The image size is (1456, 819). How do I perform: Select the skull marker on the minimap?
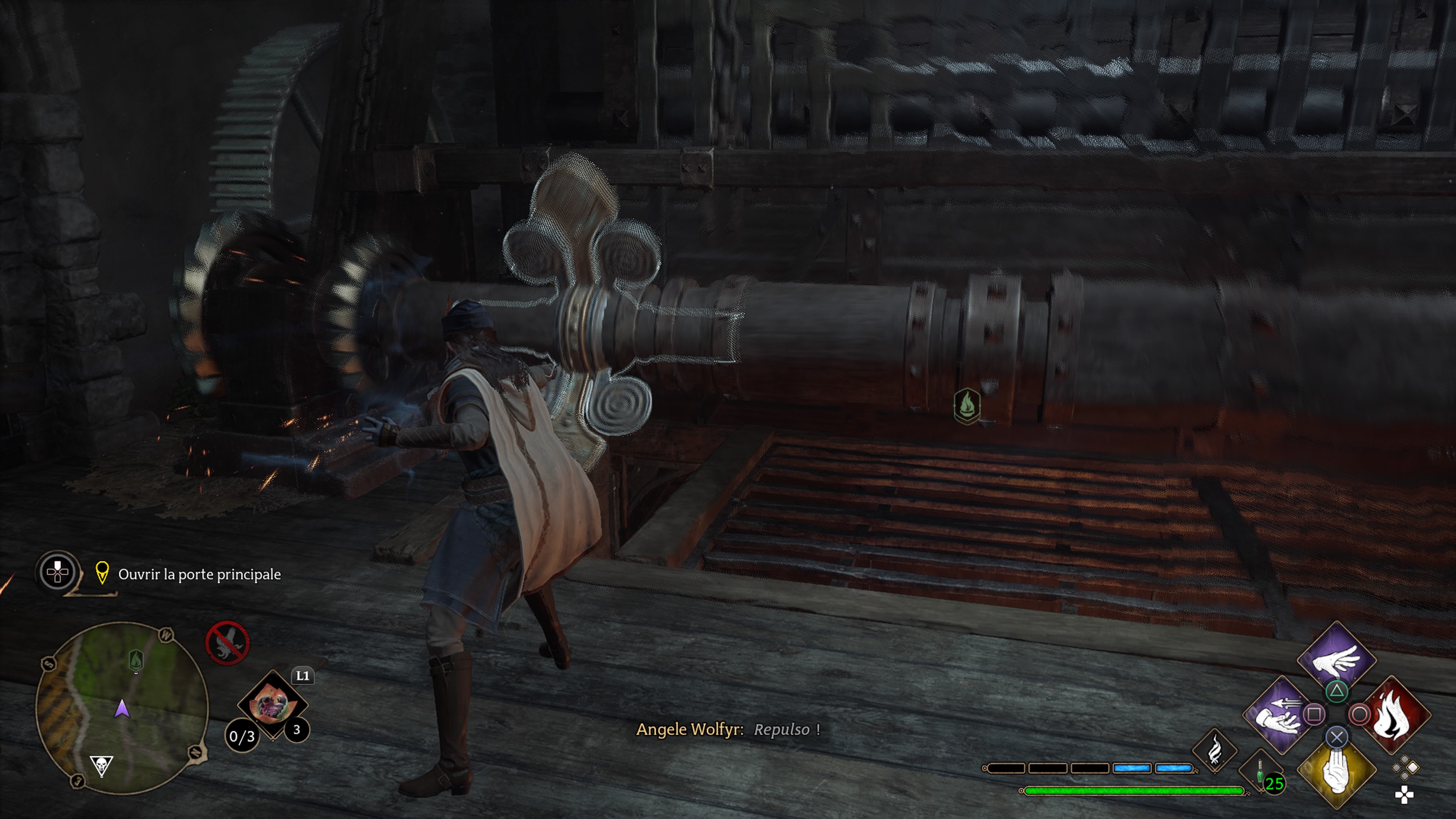tap(102, 766)
